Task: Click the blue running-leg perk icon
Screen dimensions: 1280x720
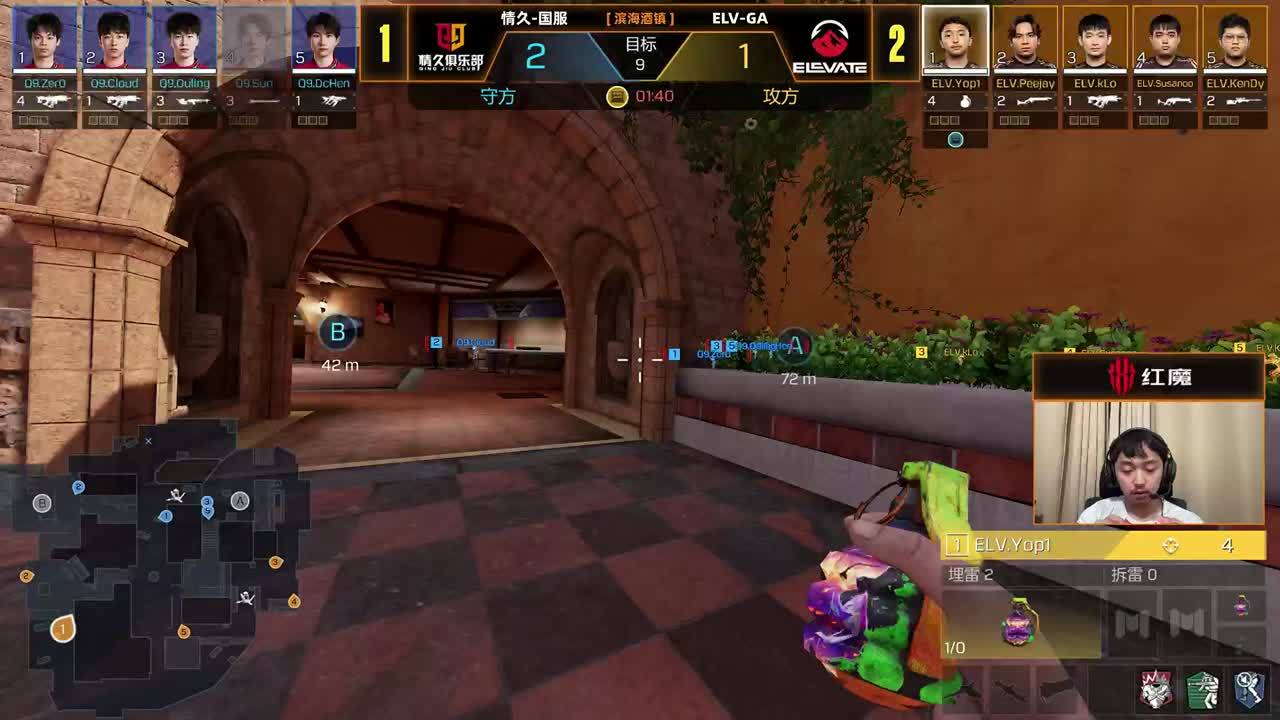Action: [1248, 690]
